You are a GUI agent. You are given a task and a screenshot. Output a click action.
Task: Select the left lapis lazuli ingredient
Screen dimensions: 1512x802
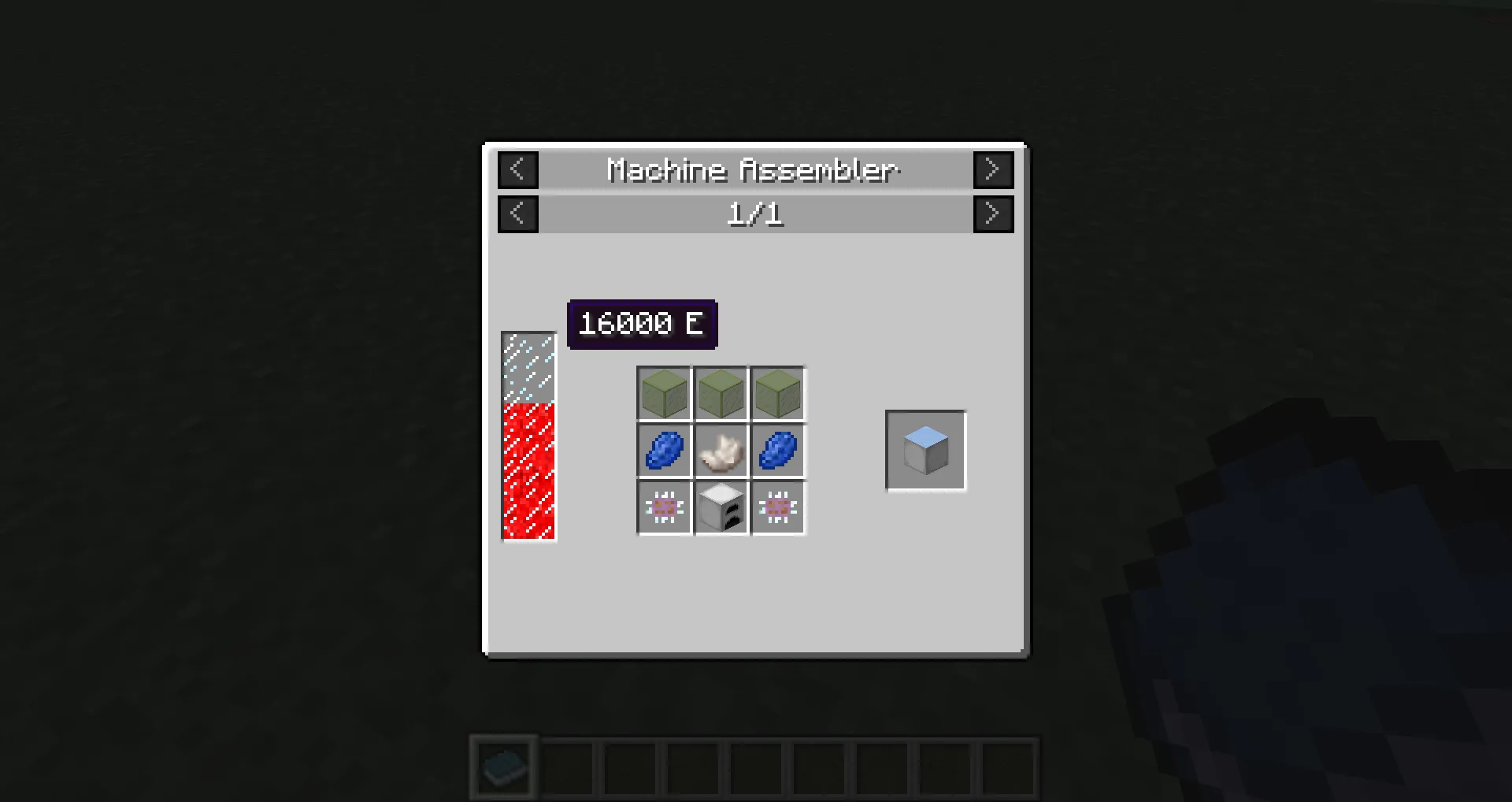coord(663,451)
